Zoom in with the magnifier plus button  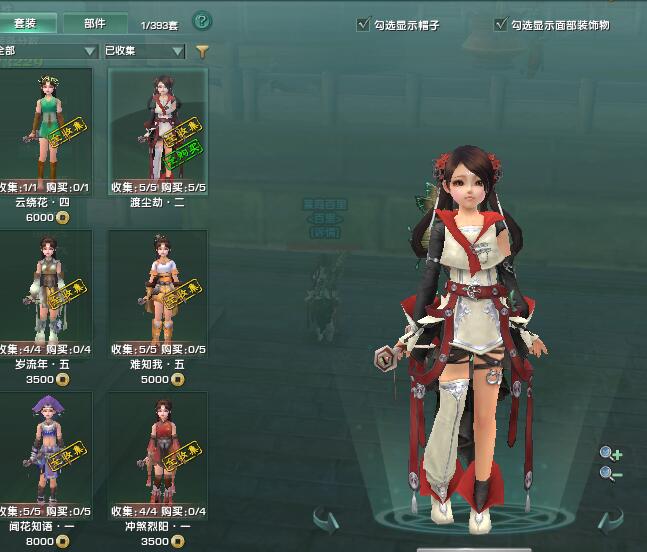click(x=610, y=454)
